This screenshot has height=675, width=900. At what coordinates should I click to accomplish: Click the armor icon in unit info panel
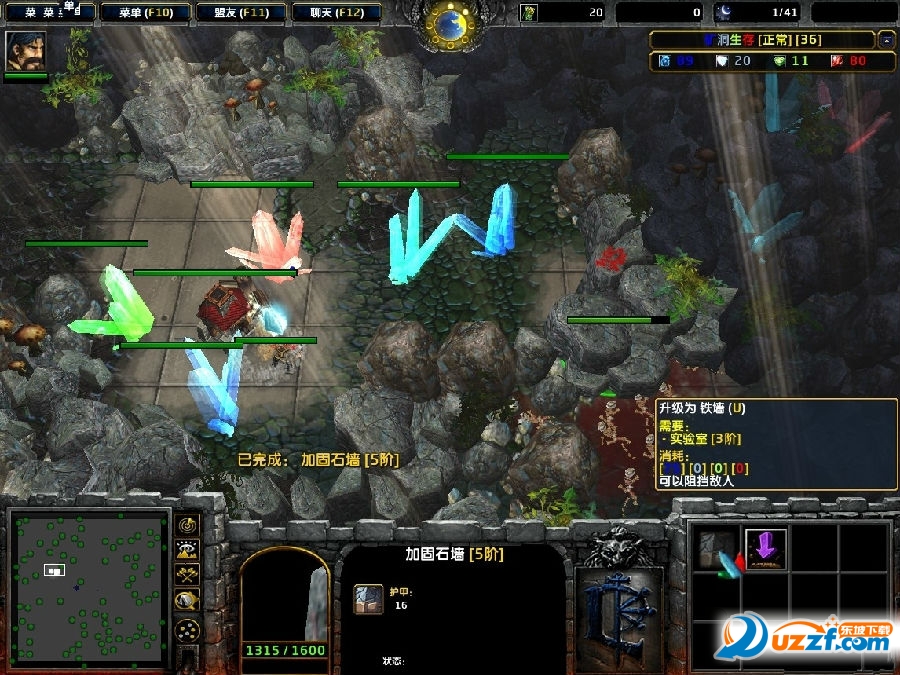368,598
